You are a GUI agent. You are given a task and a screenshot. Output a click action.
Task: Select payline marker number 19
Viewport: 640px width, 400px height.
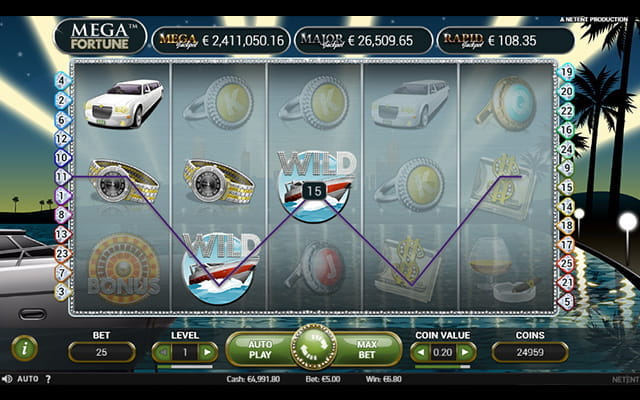coord(566,72)
